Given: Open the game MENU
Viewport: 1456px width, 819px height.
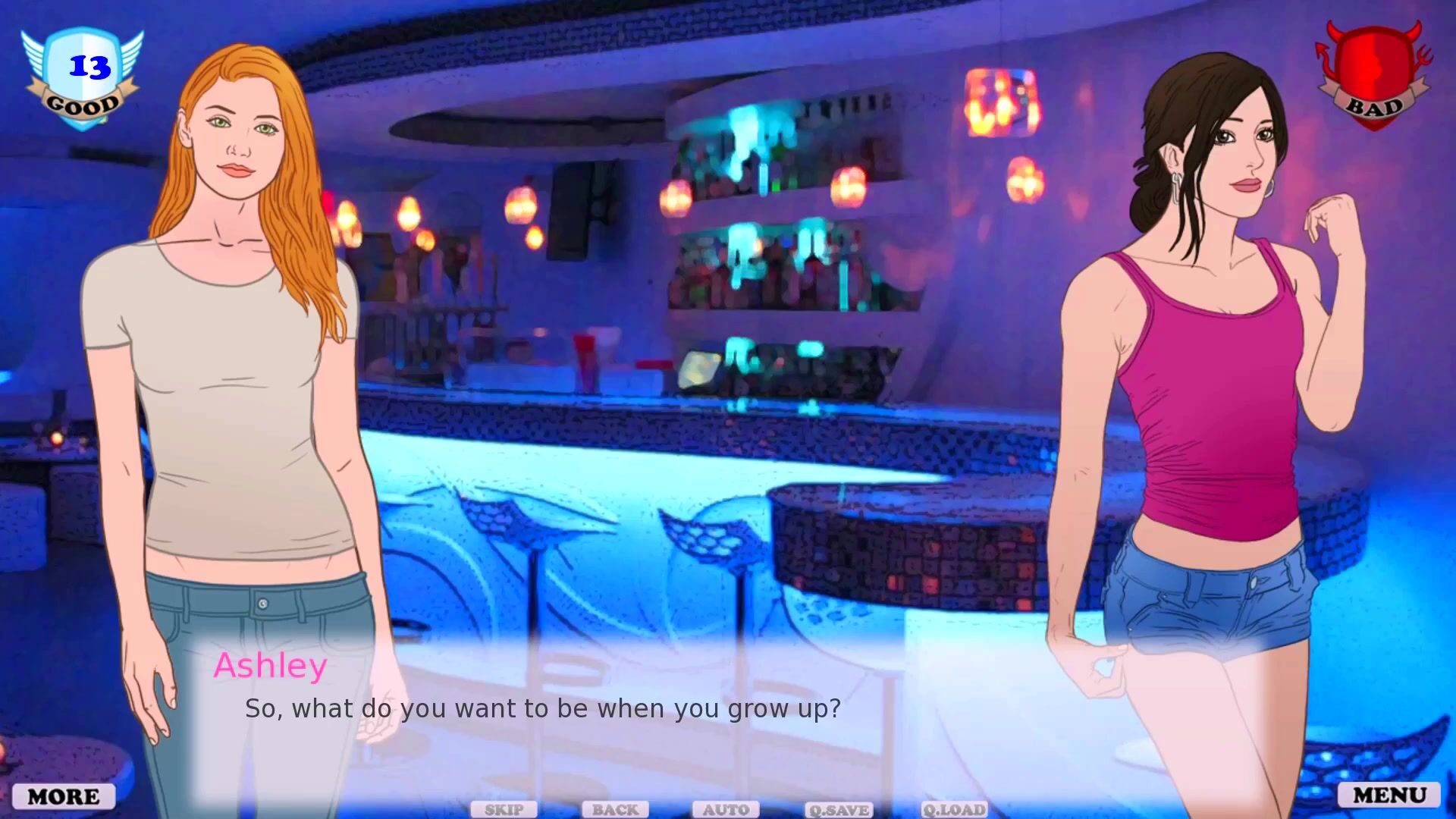Looking at the screenshot, I should (1389, 795).
